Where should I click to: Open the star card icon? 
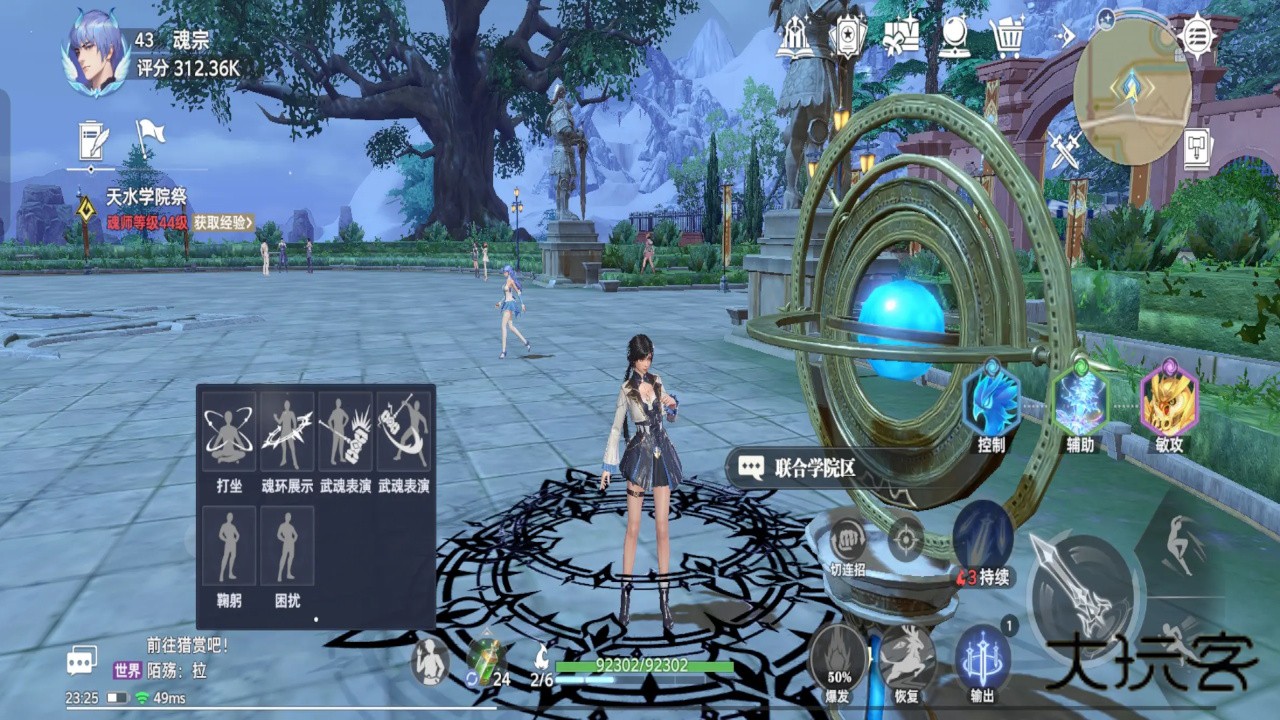coord(847,38)
